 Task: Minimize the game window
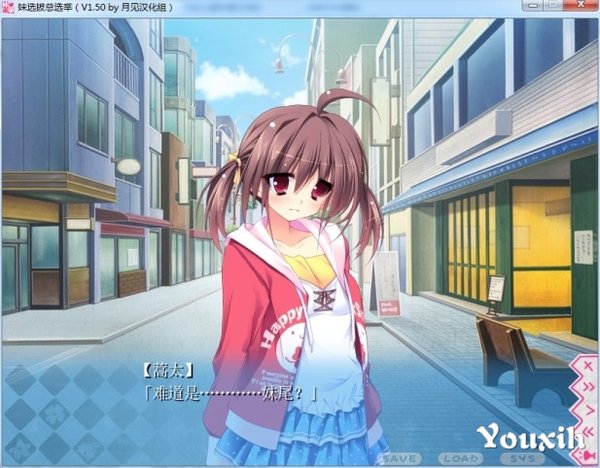525,8
